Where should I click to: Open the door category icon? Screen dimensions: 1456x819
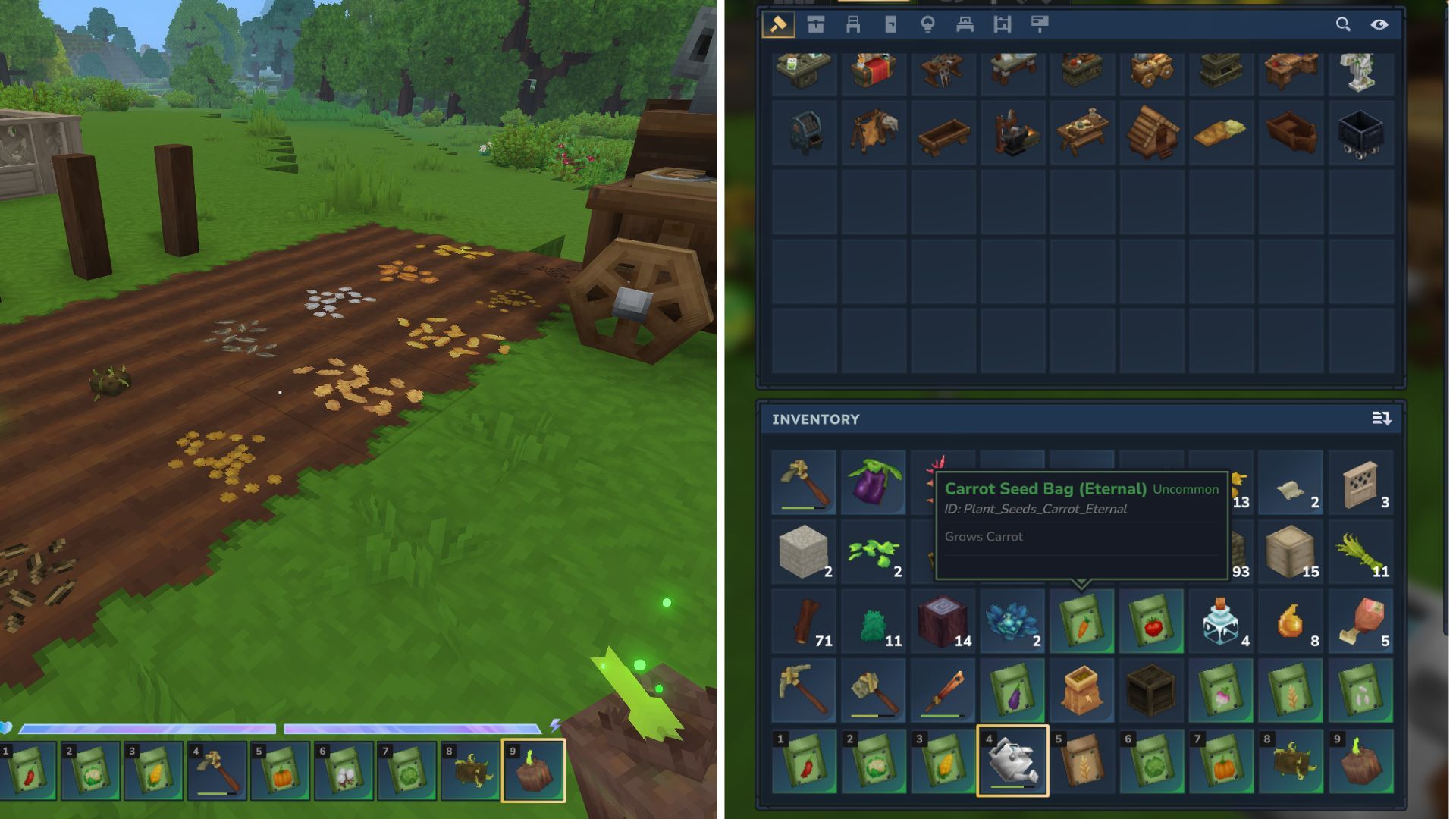click(x=891, y=24)
